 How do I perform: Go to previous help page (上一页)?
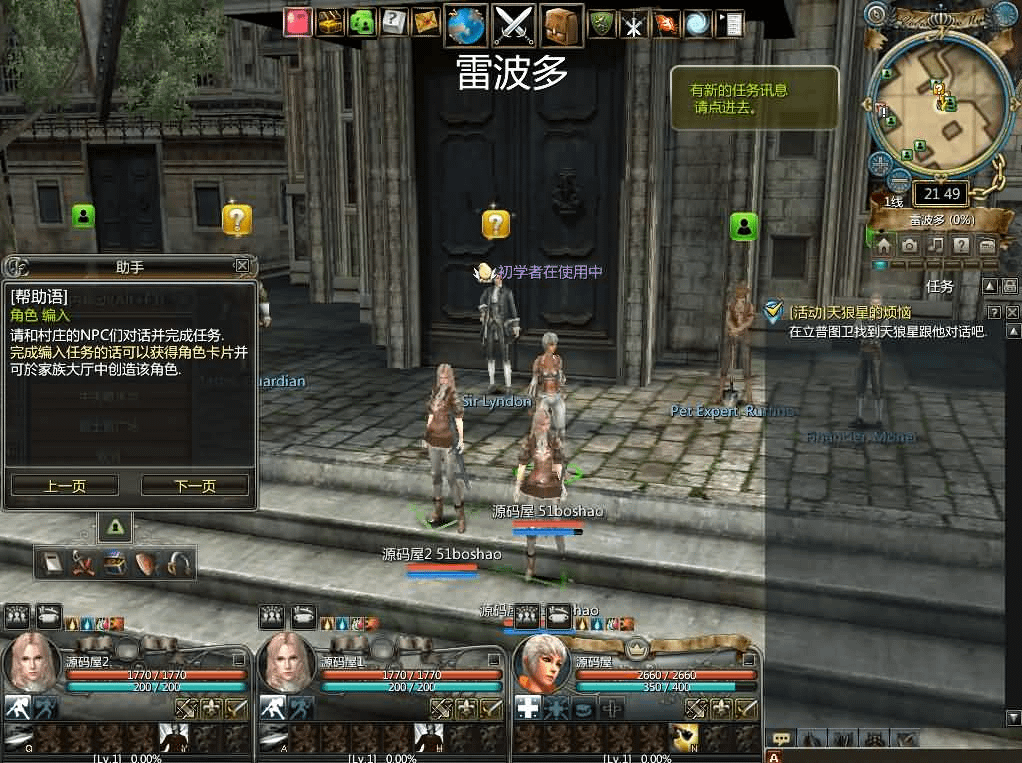point(65,486)
